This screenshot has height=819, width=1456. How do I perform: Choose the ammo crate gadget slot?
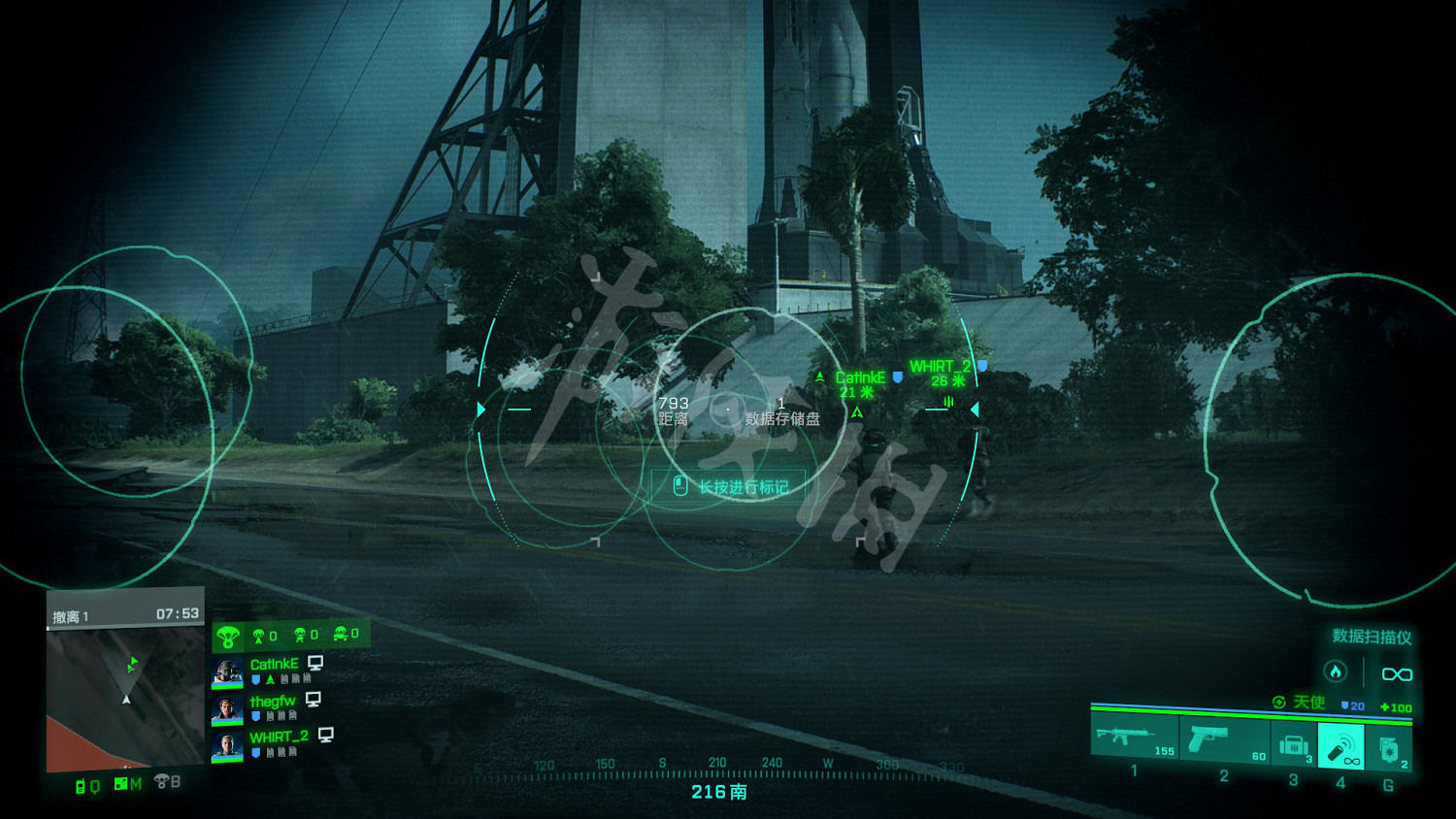[1293, 745]
